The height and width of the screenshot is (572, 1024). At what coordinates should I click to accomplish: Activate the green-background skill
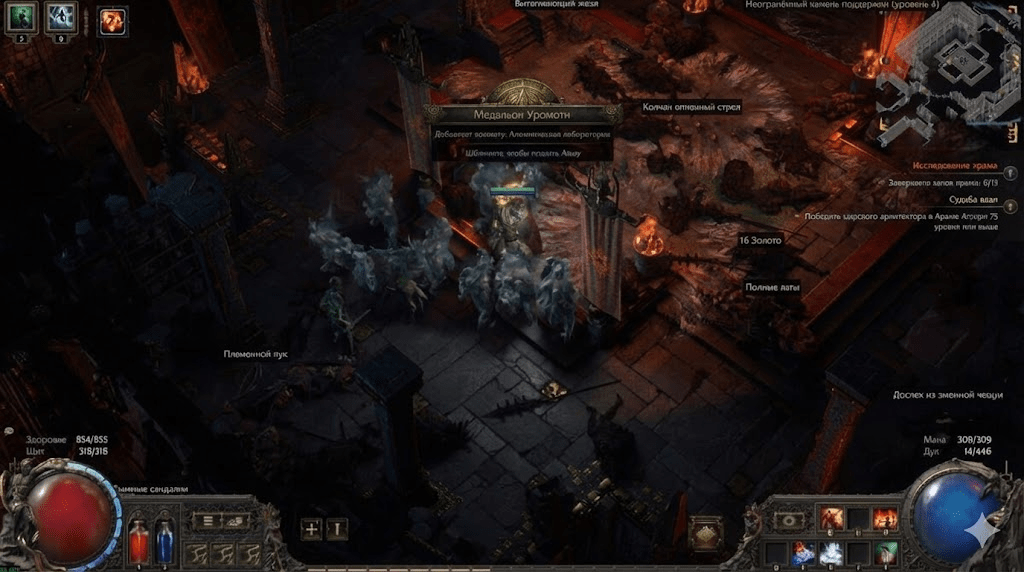[x=884, y=552]
